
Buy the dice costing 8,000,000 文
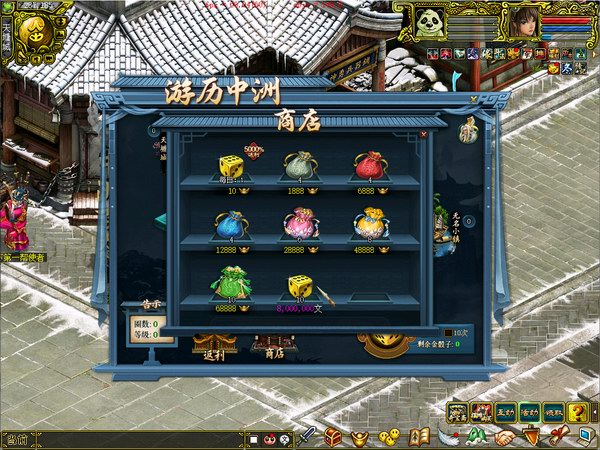tap(301, 287)
